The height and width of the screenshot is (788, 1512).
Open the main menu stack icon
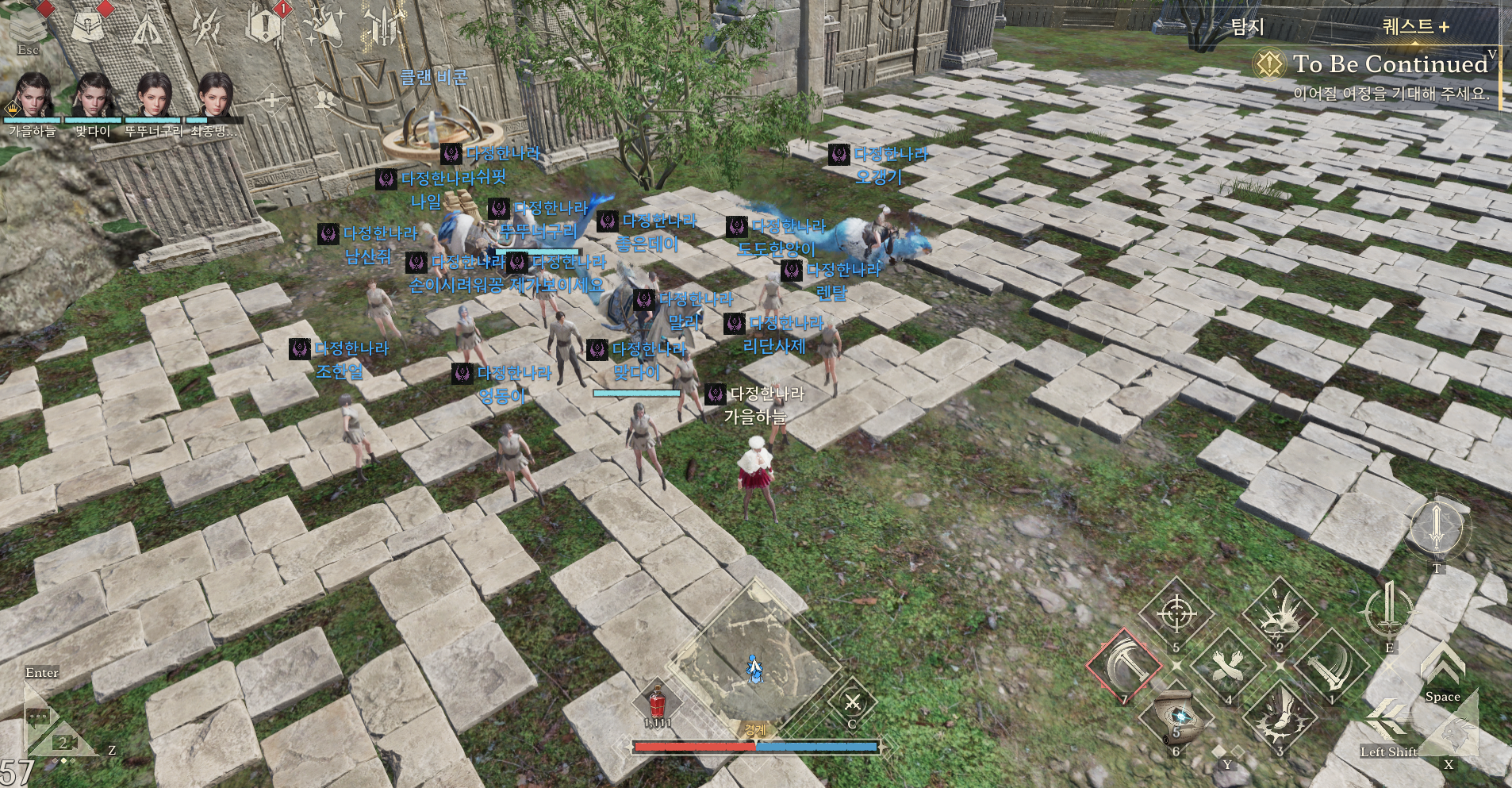(29, 25)
